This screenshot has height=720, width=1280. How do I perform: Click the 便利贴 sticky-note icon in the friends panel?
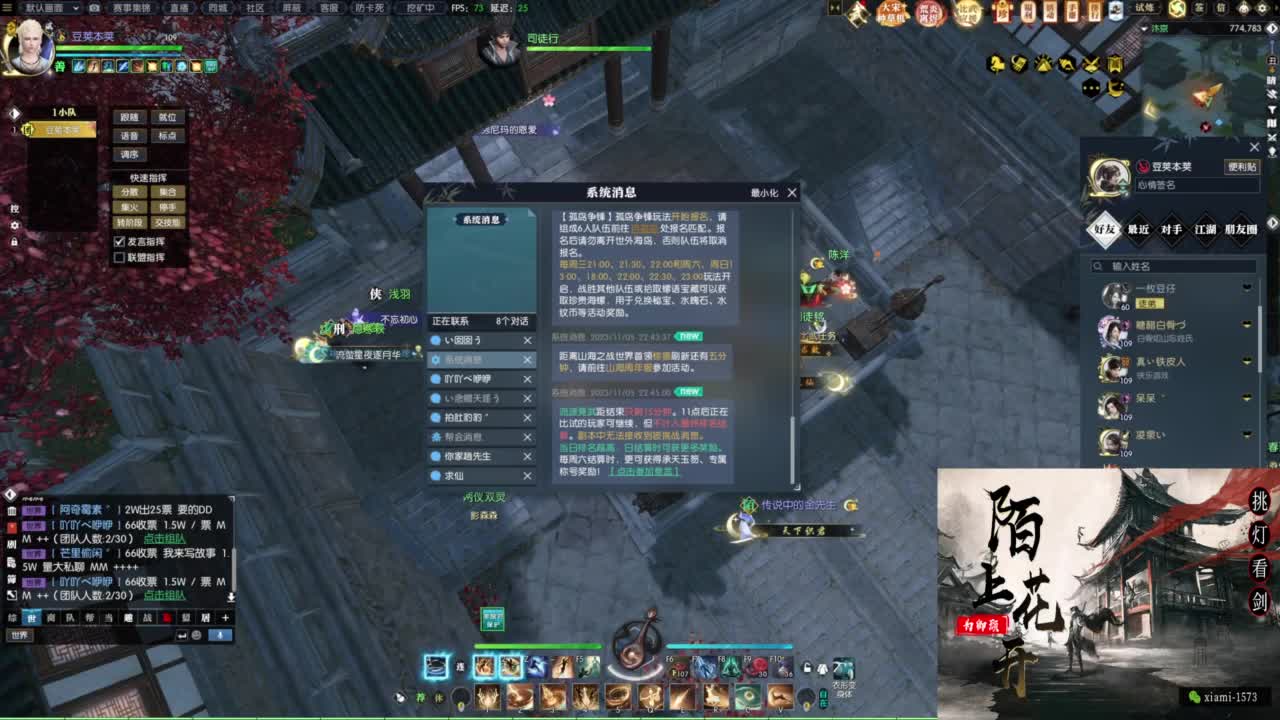click(1242, 165)
